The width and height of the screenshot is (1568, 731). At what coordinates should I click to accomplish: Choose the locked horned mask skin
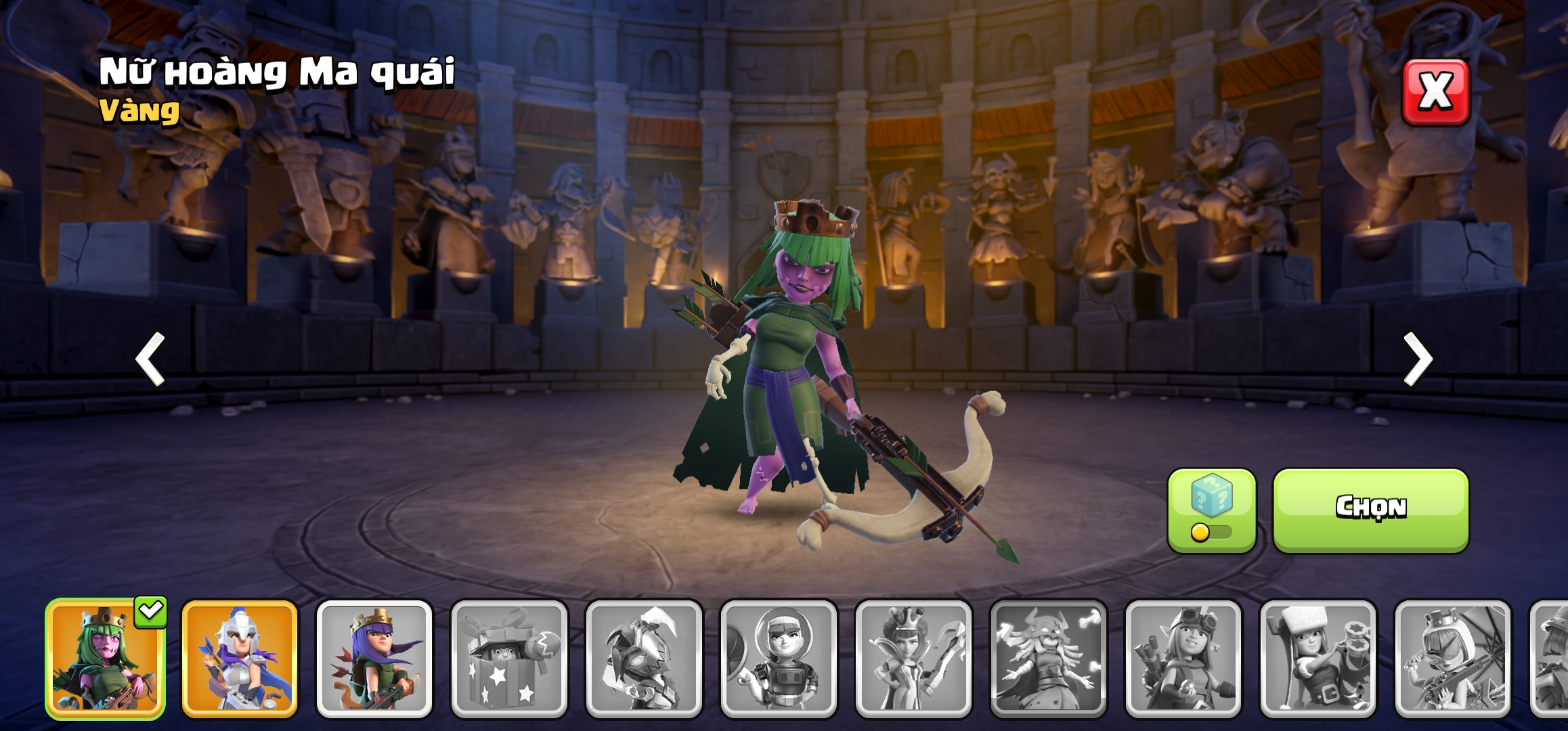644,659
